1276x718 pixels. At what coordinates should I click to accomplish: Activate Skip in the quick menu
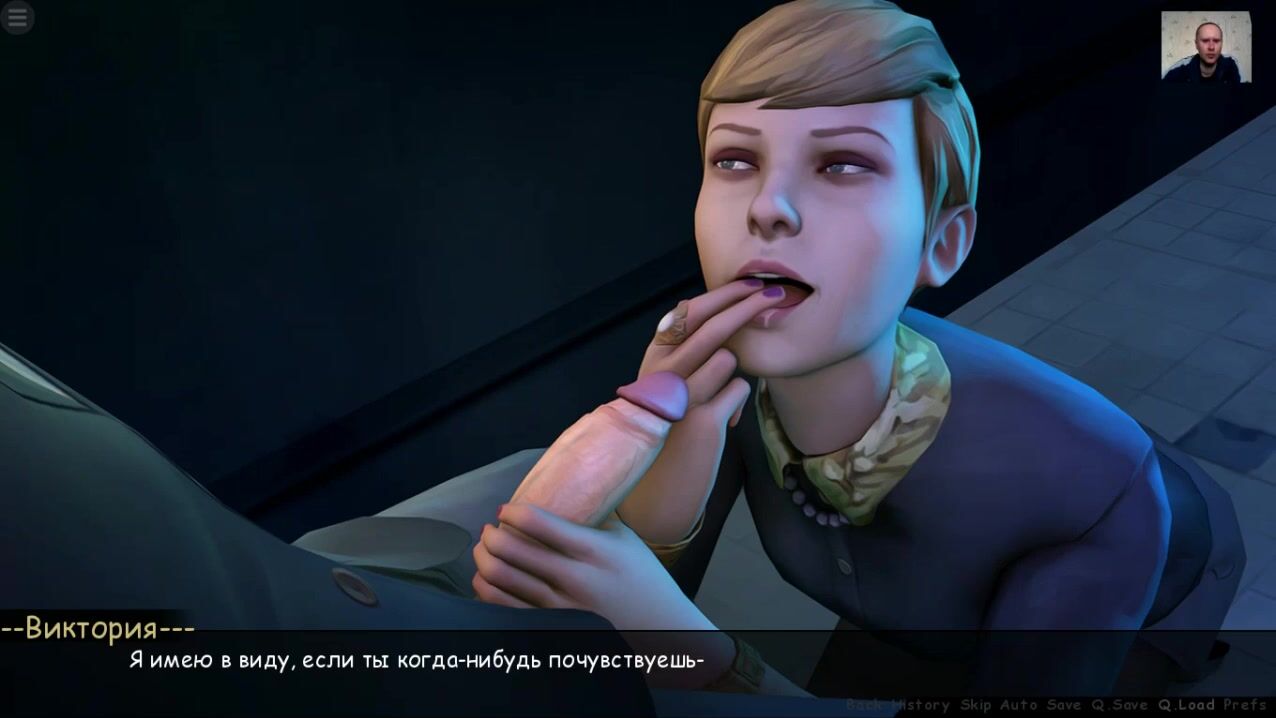pos(976,705)
